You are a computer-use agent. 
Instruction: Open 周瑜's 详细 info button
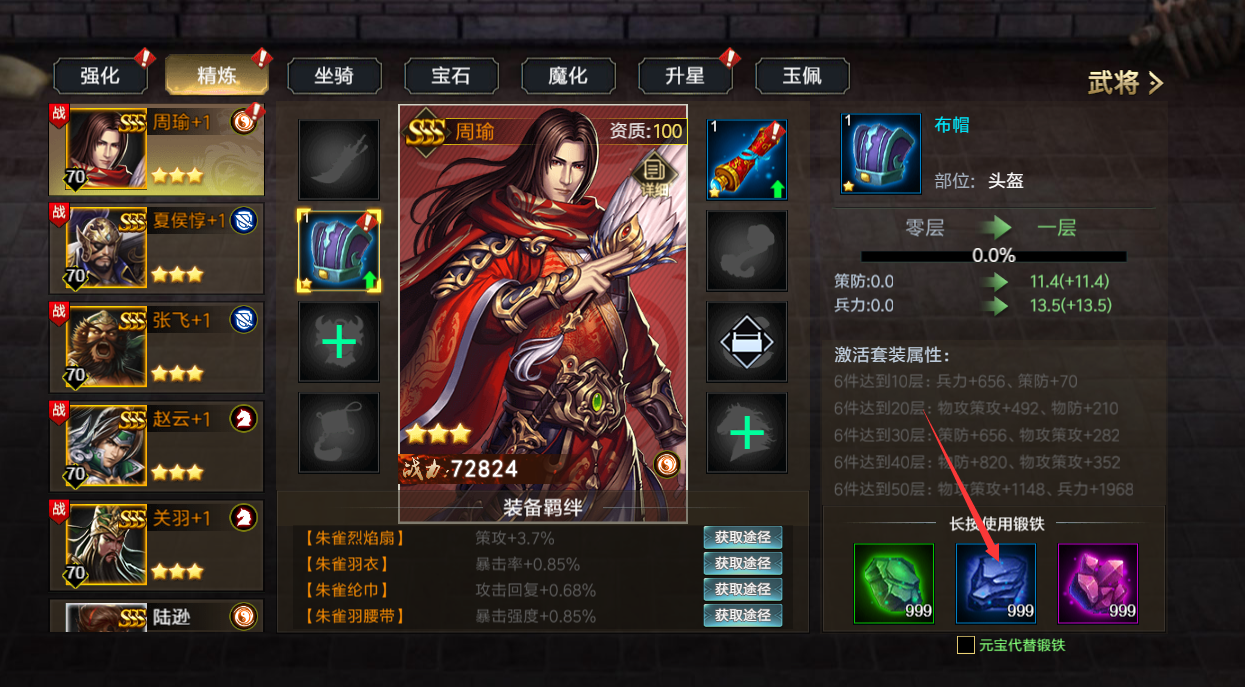(x=654, y=174)
